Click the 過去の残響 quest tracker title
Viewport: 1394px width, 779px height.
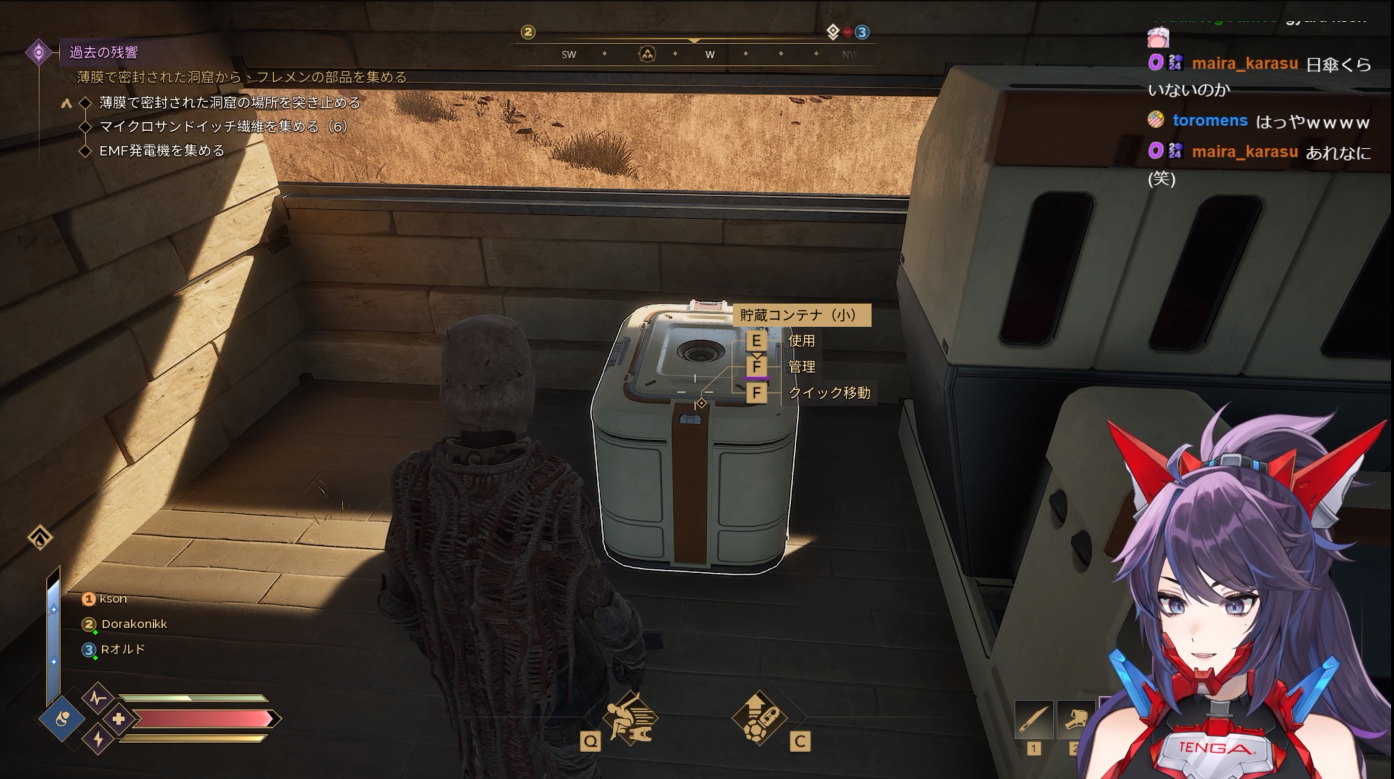[x=104, y=52]
